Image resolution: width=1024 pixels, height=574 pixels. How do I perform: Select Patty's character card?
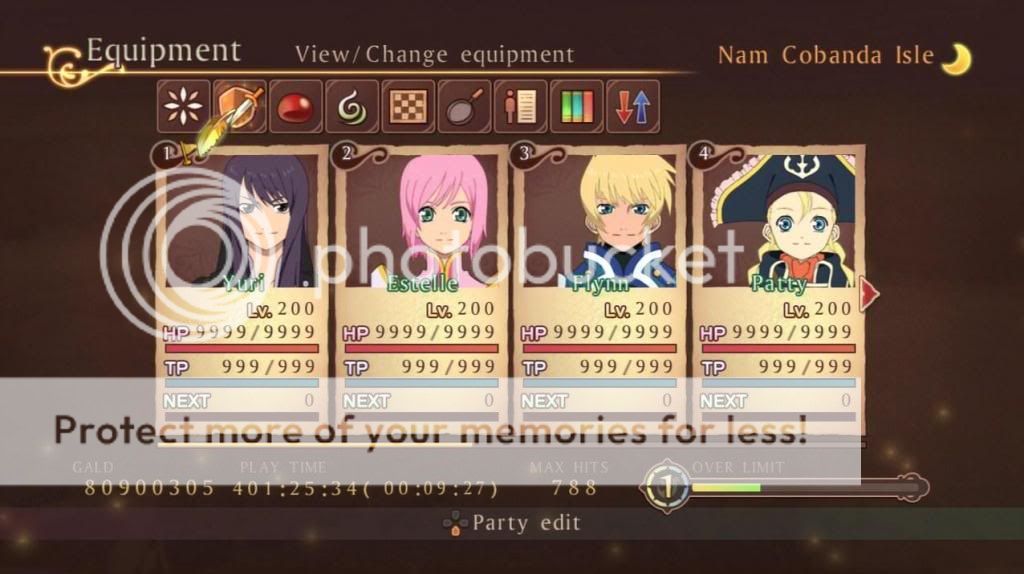pos(778,290)
